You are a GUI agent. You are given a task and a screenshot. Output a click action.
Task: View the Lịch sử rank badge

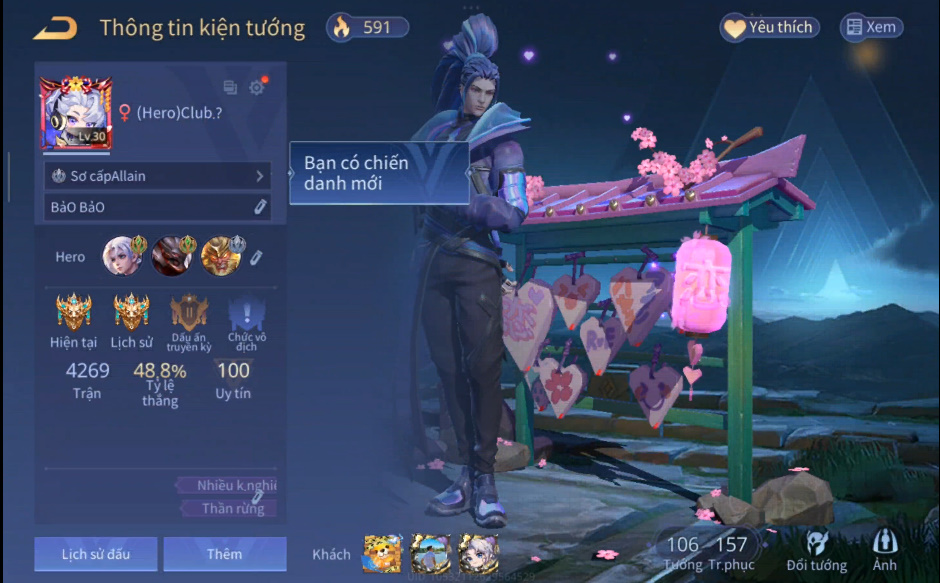tap(131, 313)
